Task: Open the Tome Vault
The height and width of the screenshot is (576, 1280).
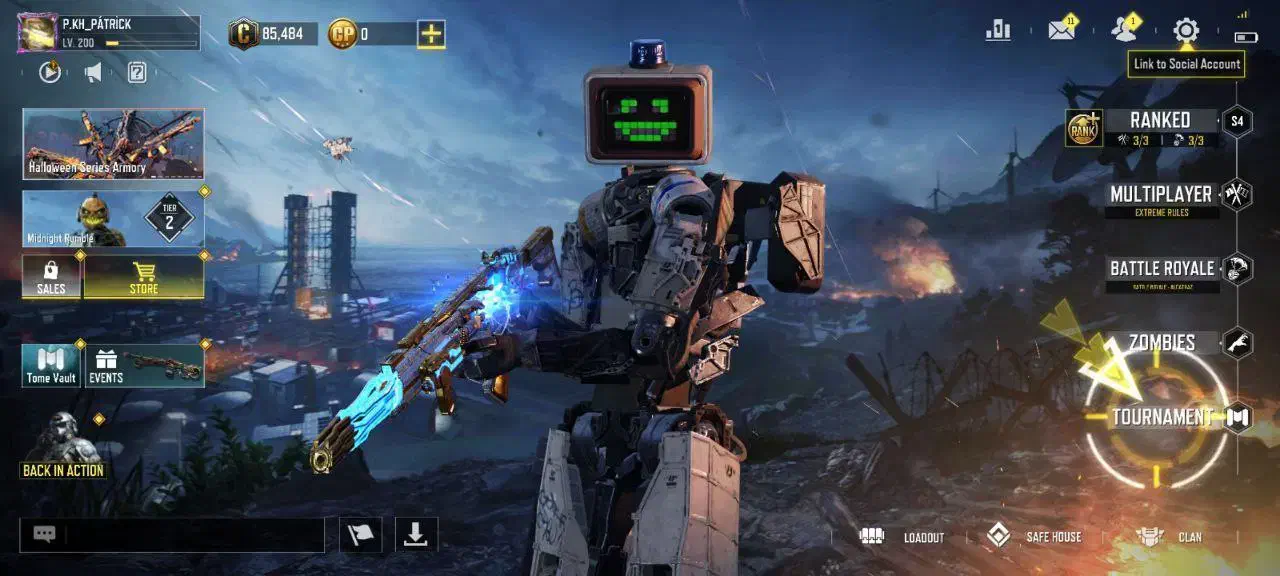Action: tap(51, 365)
